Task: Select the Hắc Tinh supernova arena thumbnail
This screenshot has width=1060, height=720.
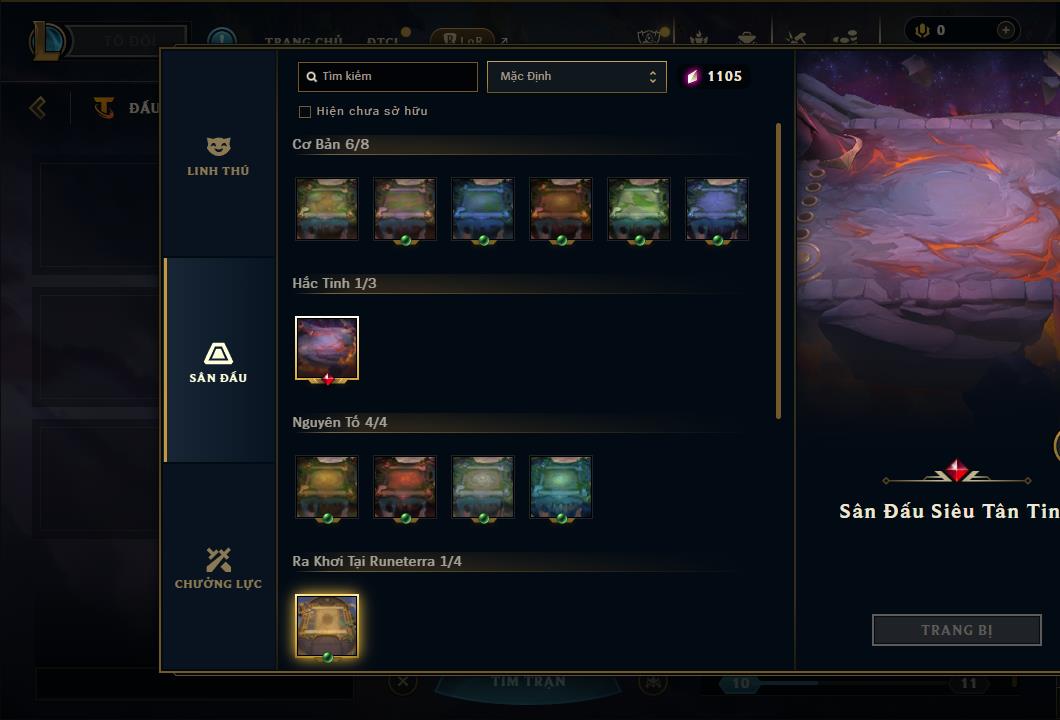Action: (x=327, y=349)
